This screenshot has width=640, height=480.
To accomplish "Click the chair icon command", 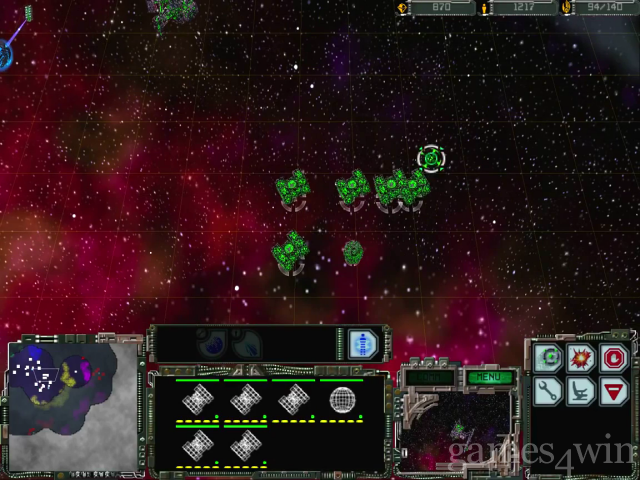I will tap(581, 391).
